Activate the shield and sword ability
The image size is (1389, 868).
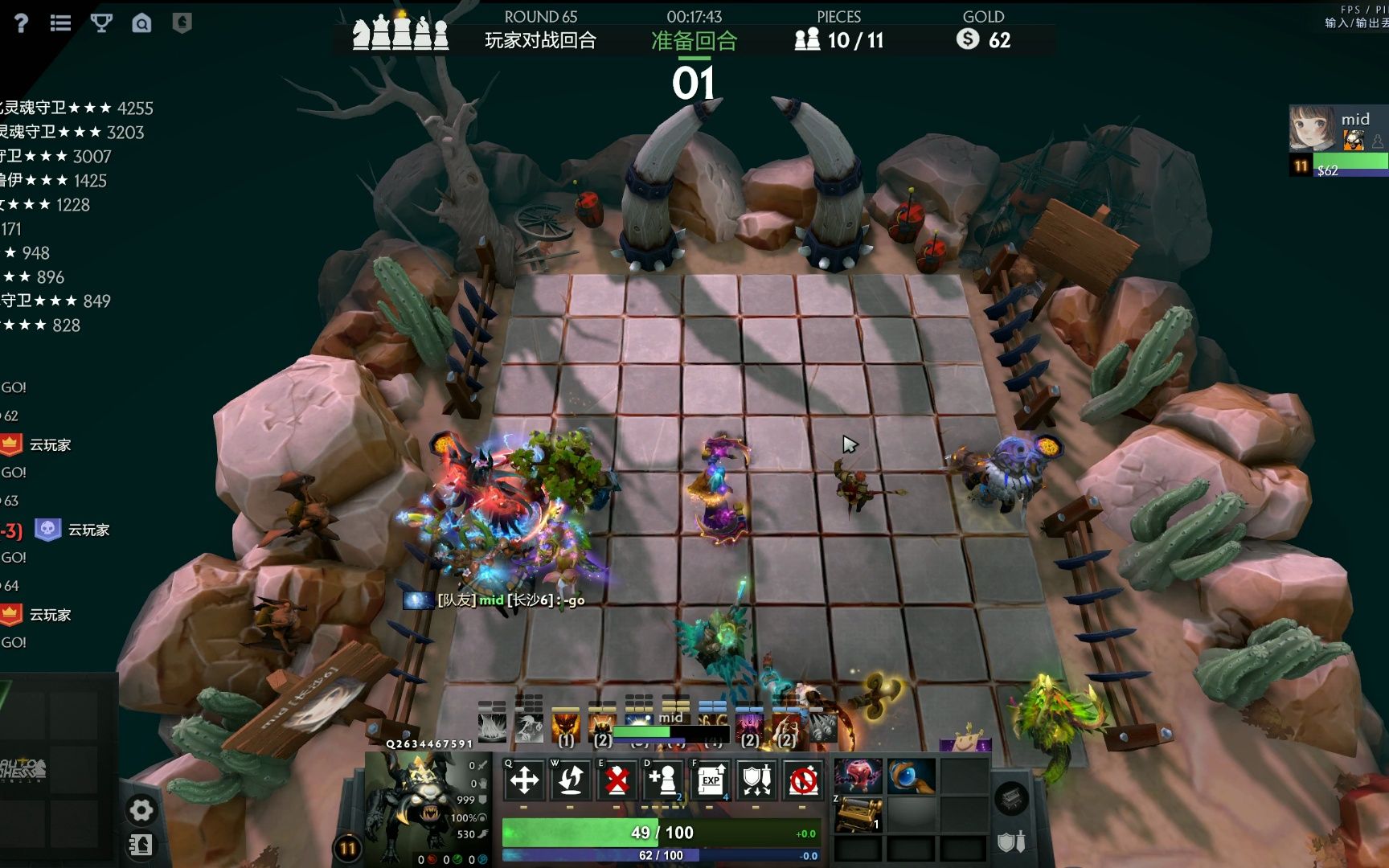[x=756, y=780]
